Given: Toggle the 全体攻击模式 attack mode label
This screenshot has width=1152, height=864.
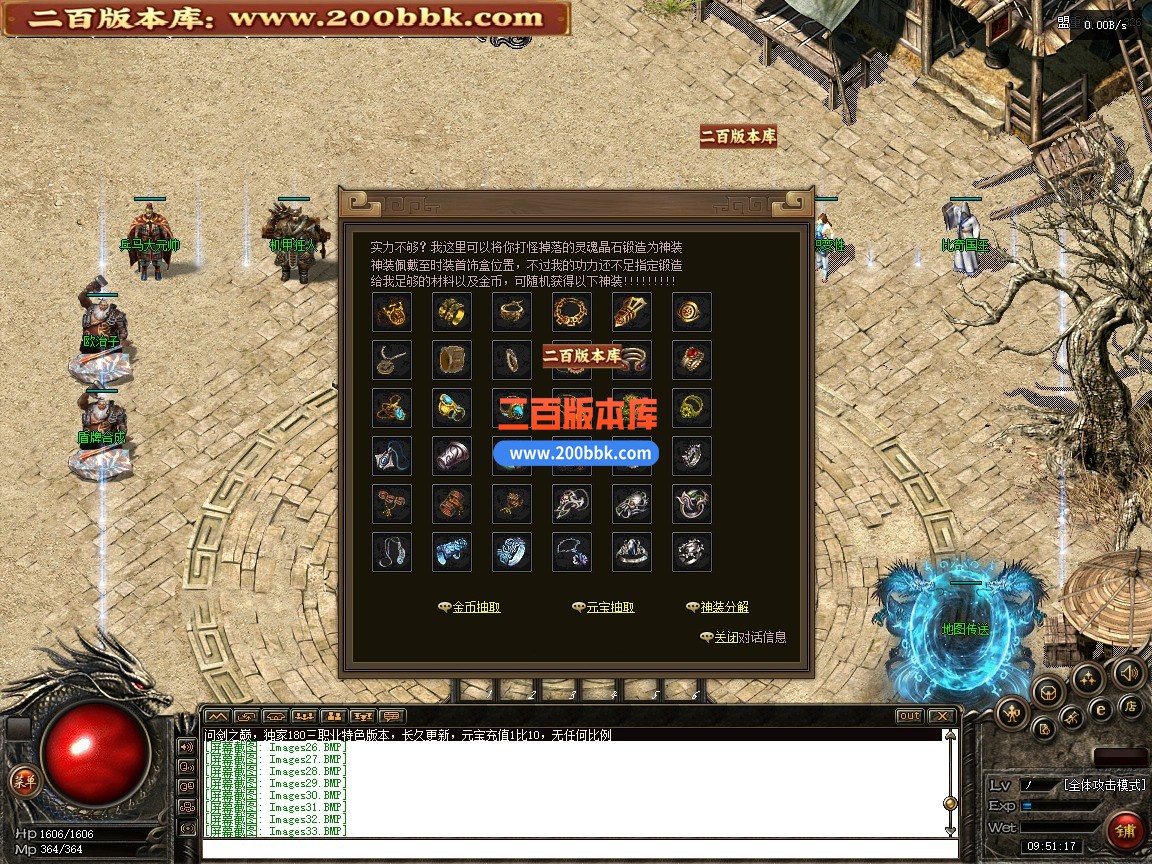Looking at the screenshot, I should click(x=1104, y=785).
